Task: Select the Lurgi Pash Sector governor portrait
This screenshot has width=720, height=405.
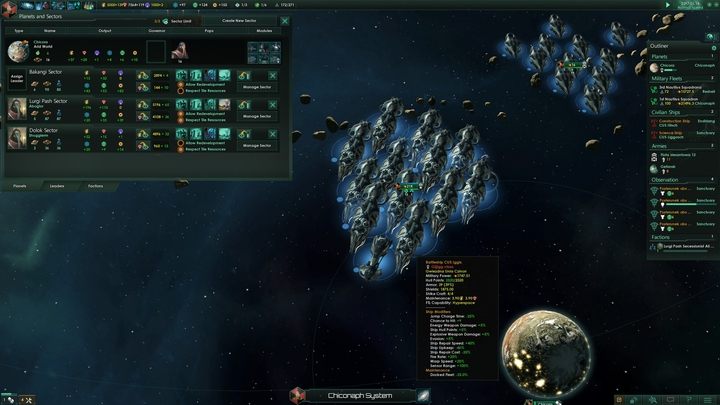Action: coord(18,107)
